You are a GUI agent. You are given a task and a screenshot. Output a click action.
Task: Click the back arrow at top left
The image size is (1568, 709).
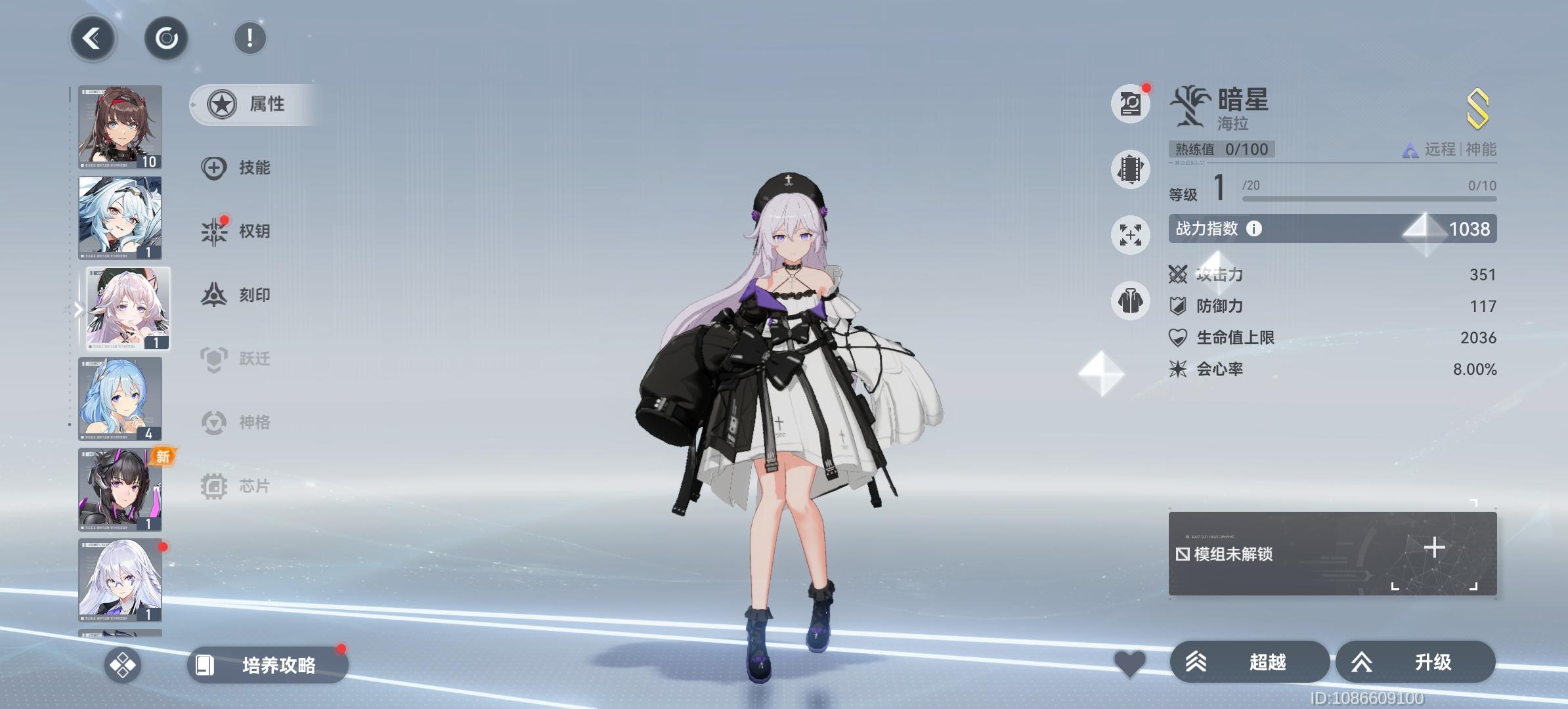93,38
